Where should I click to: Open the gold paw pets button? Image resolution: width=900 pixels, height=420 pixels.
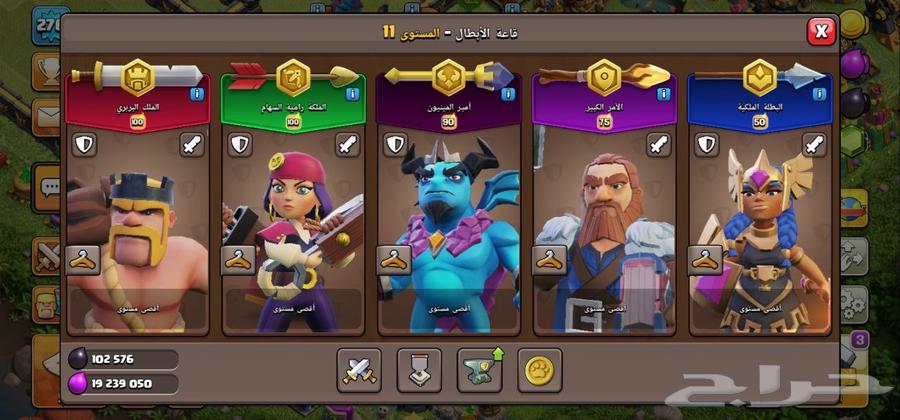click(539, 369)
